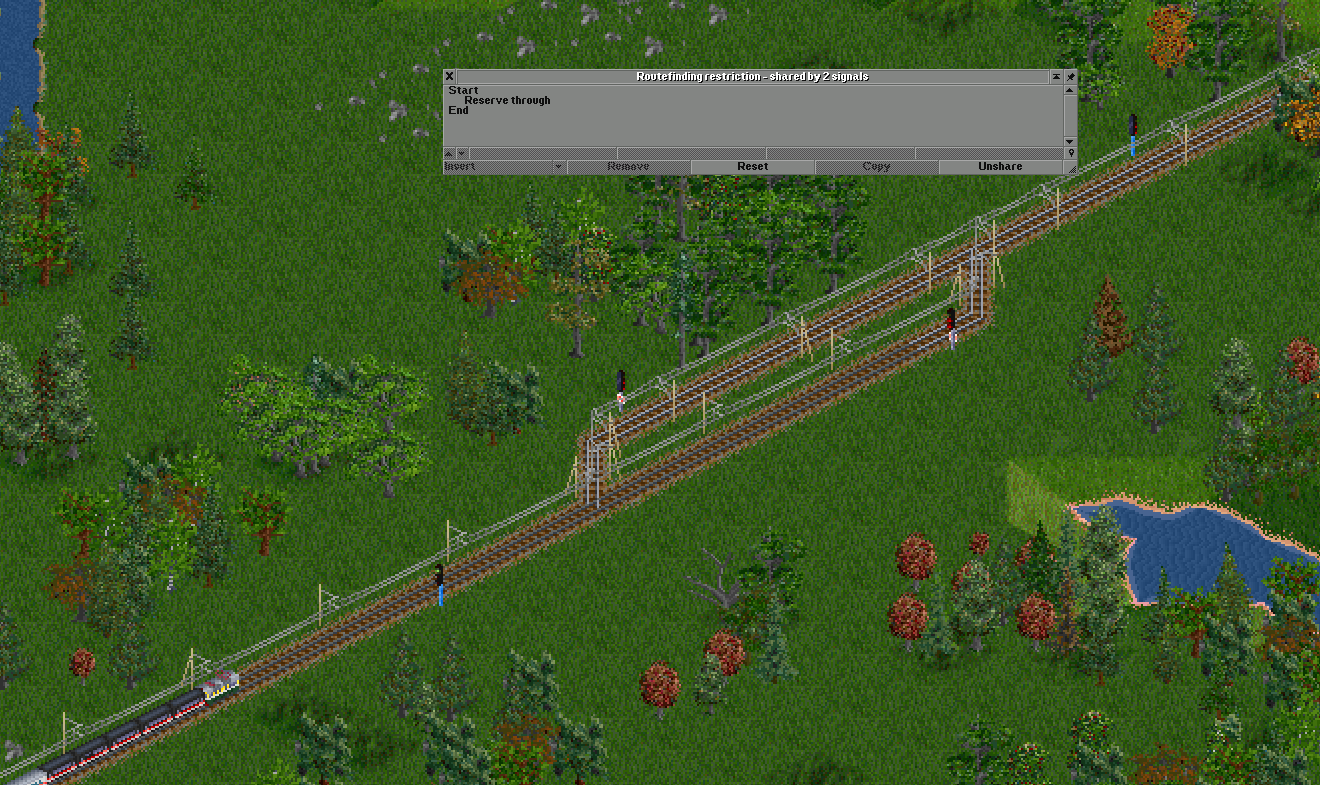
Task: Select the Start line of the program
Action: 463,90
